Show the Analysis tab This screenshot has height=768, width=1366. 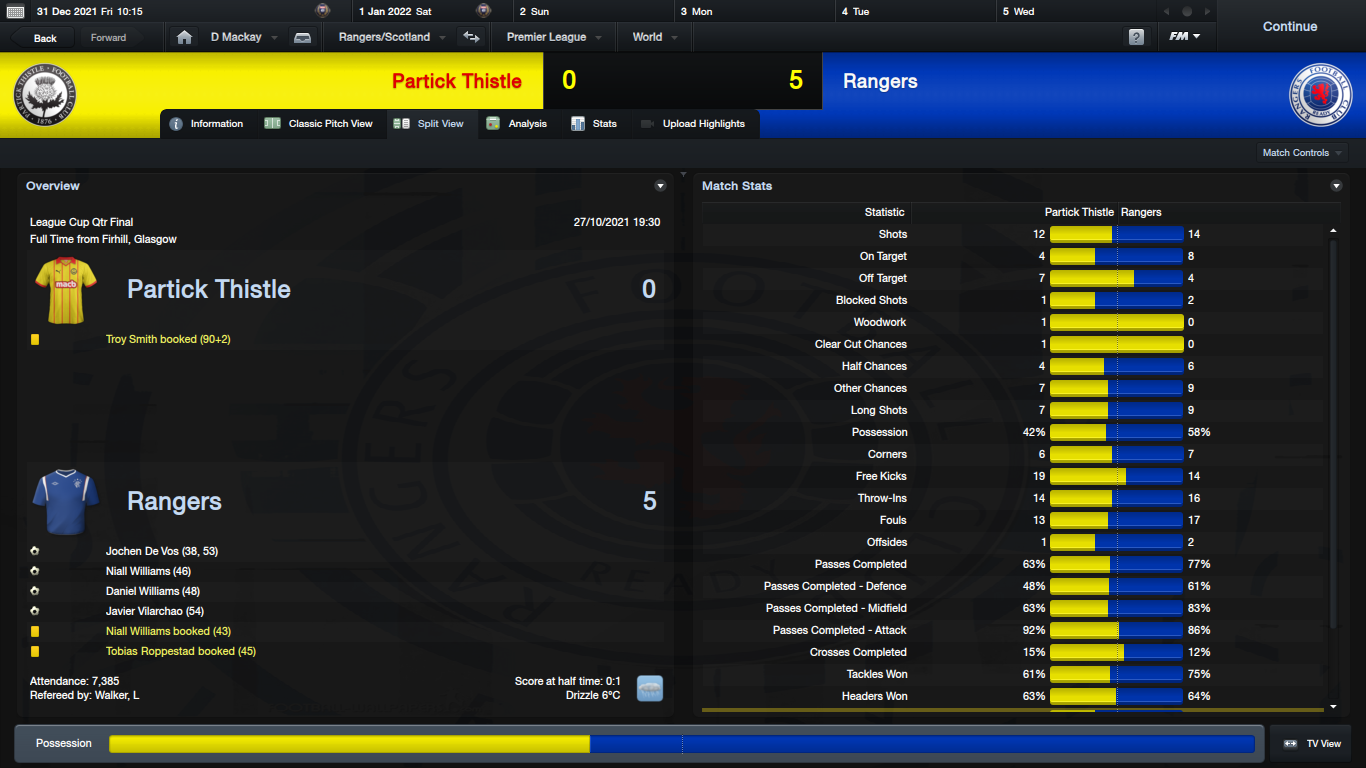tap(517, 124)
